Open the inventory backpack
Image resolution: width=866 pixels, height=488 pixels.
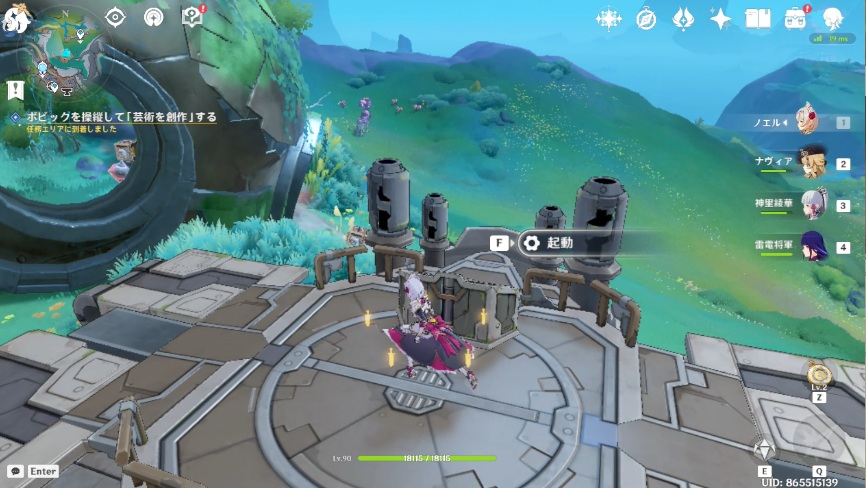796,19
